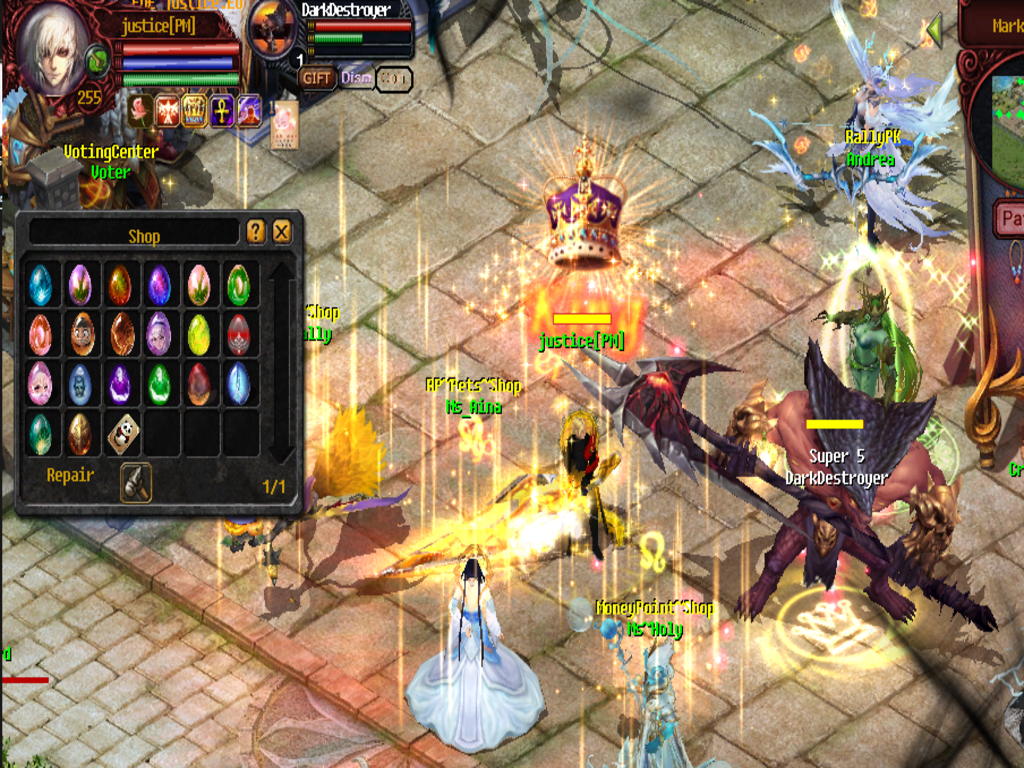
Task: Click the DarkDestroyer pet portrait
Action: coord(272,30)
